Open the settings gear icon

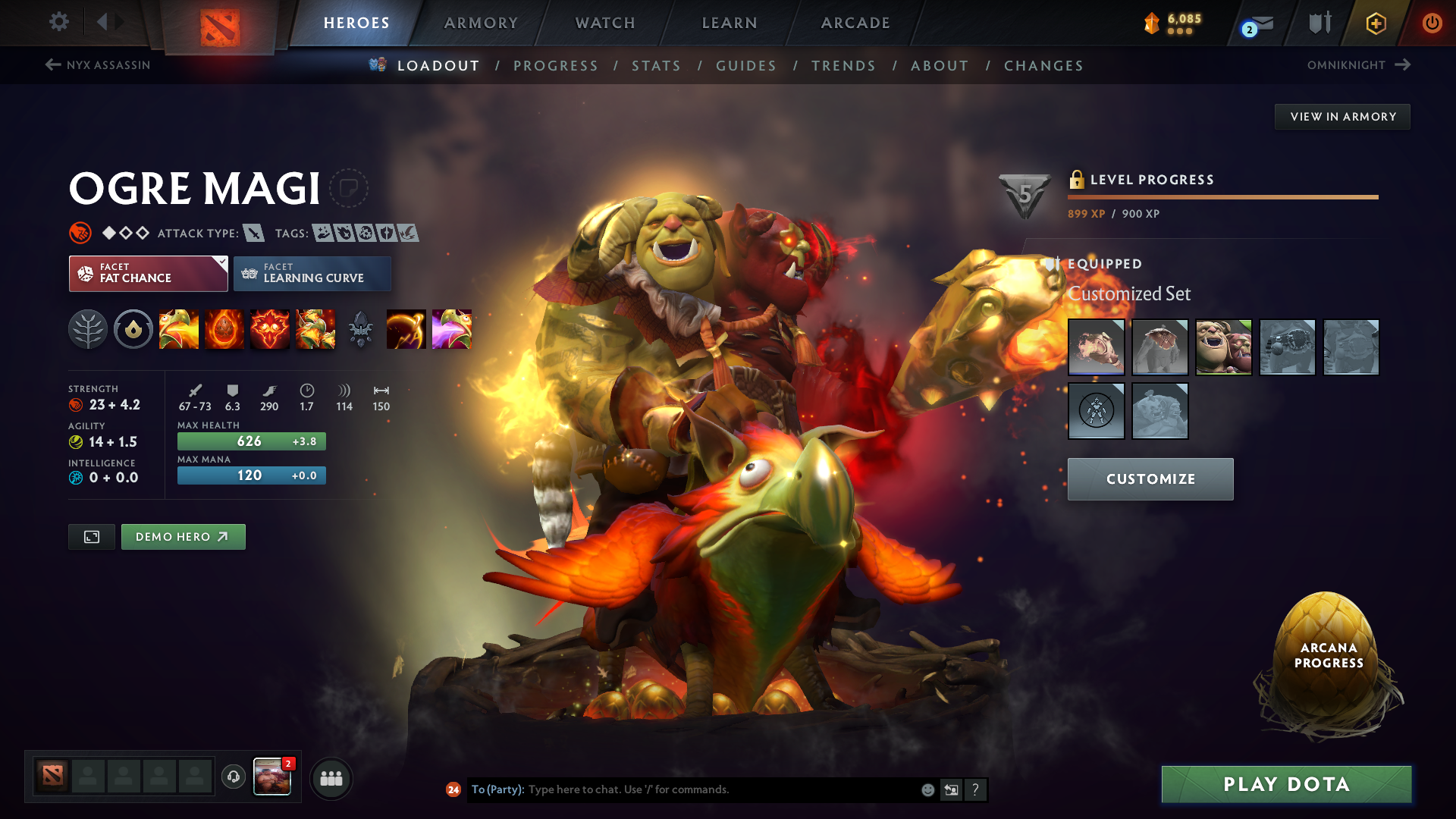pyautogui.click(x=59, y=22)
